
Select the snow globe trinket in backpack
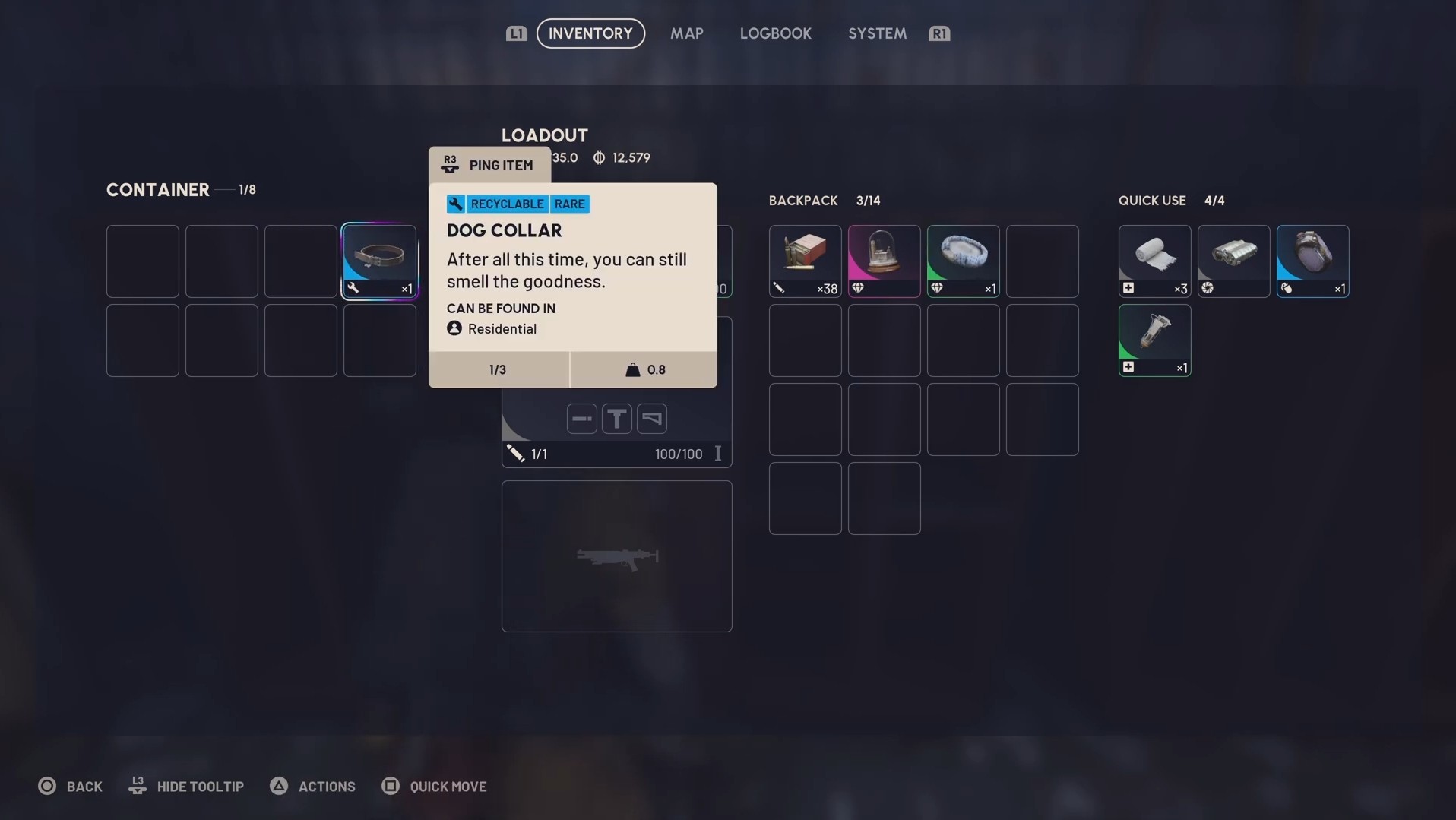[x=883, y=261]
